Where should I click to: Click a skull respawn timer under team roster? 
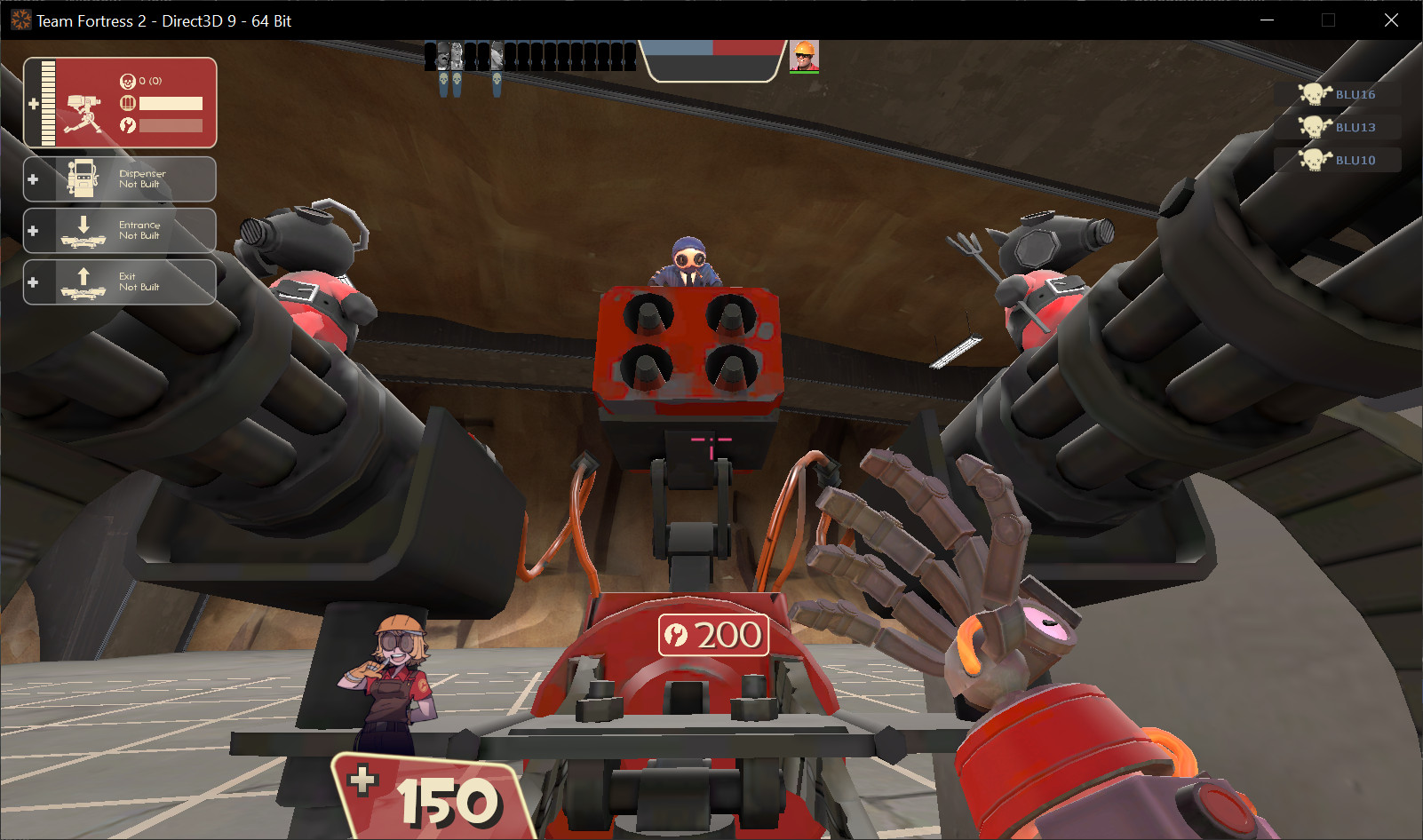(444, 80)
